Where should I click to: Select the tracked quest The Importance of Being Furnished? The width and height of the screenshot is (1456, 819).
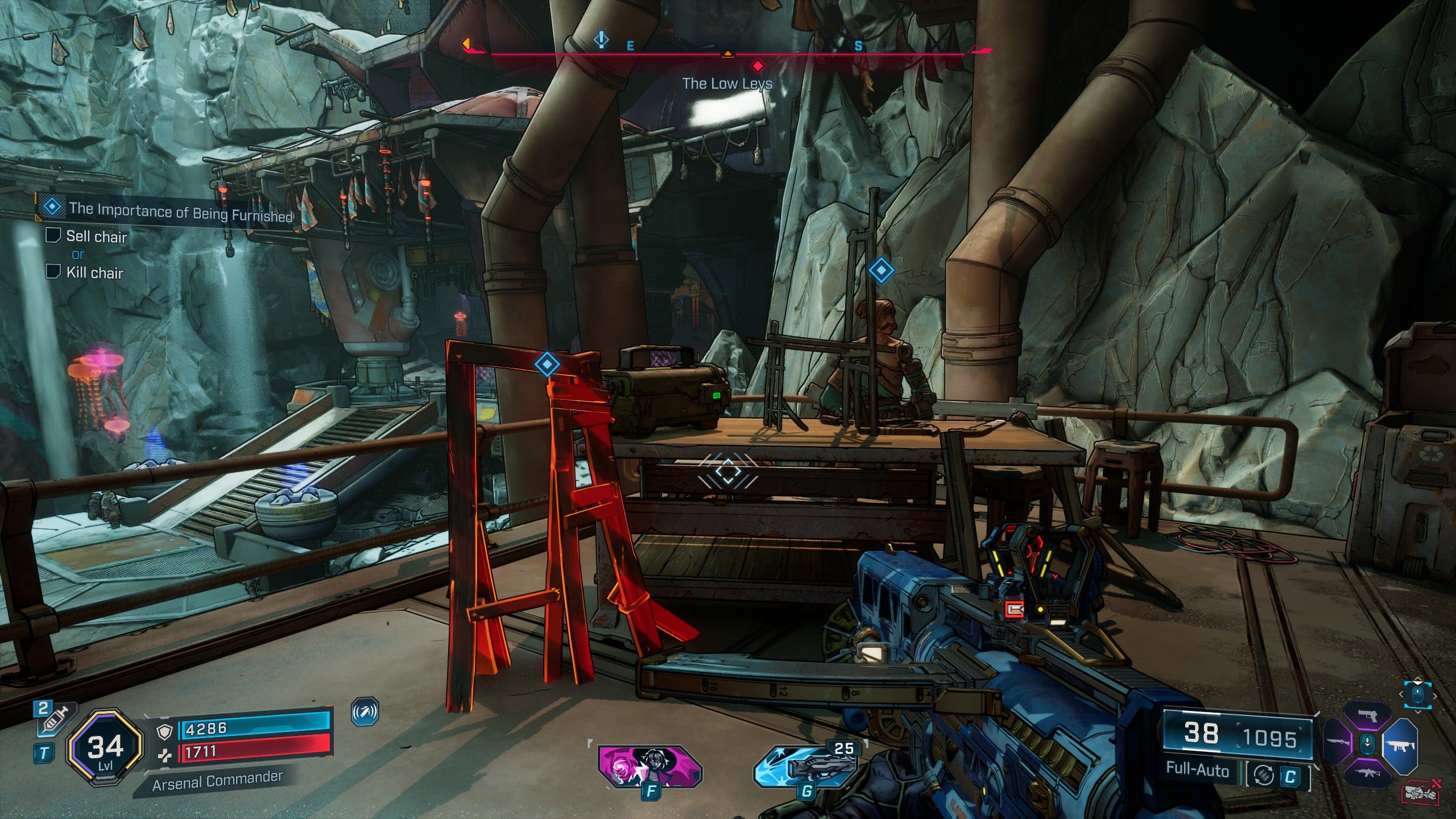tap(180, 212)
